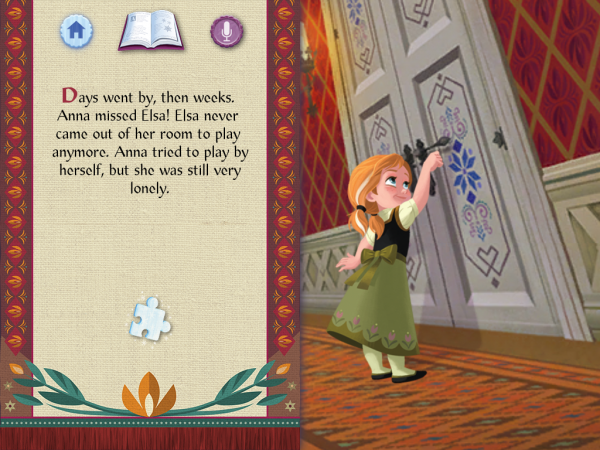The height and width of the screenshot is (450, 600).
Task: Collect the jigsaw puzzle piece
Action: pos(150,318)
